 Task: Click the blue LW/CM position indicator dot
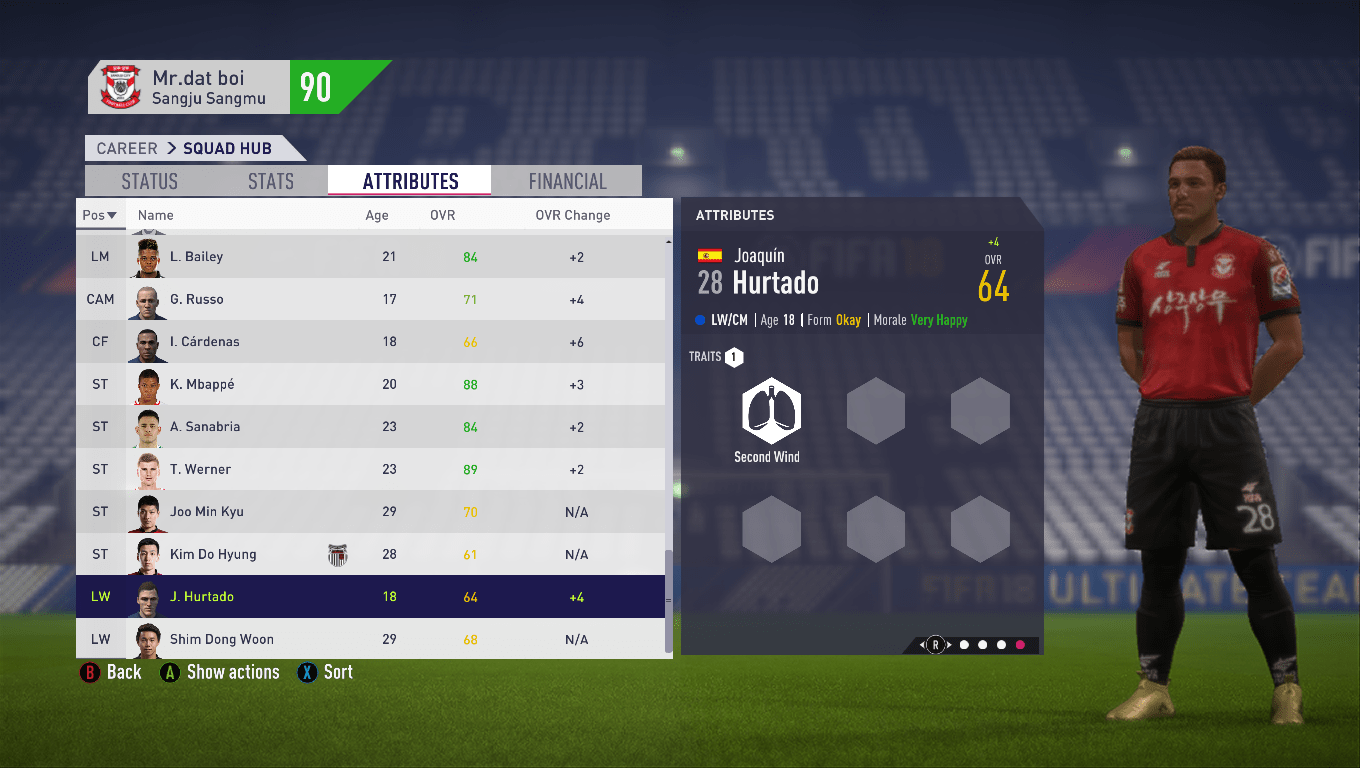point(701,320)
